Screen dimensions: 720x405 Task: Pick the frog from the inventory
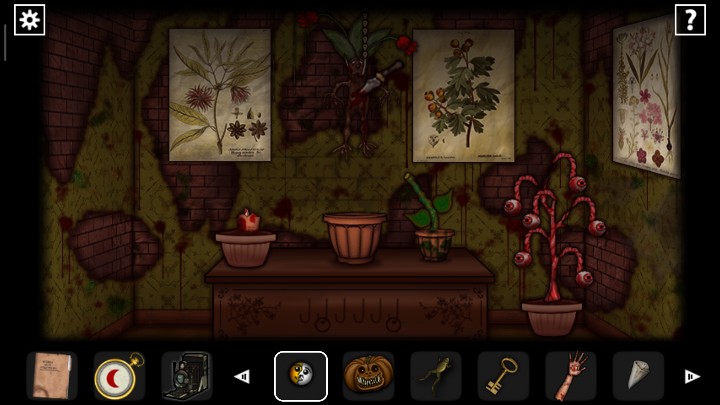coord(435,376)
